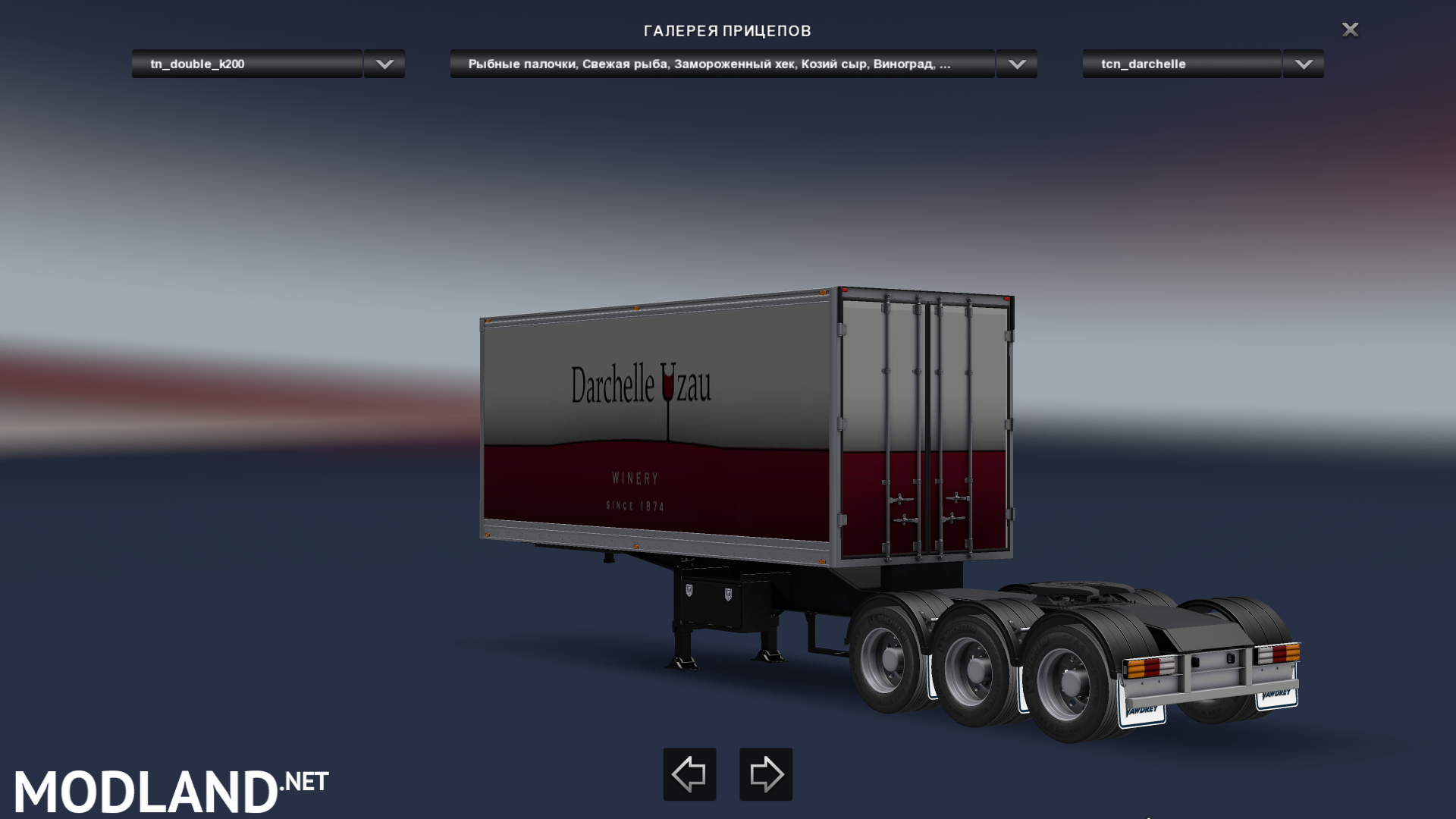The height and width of the screenshot is (819, 1456).
Task: Select the cargo selector showing Свежая рыба
Action: click(720, 64)
